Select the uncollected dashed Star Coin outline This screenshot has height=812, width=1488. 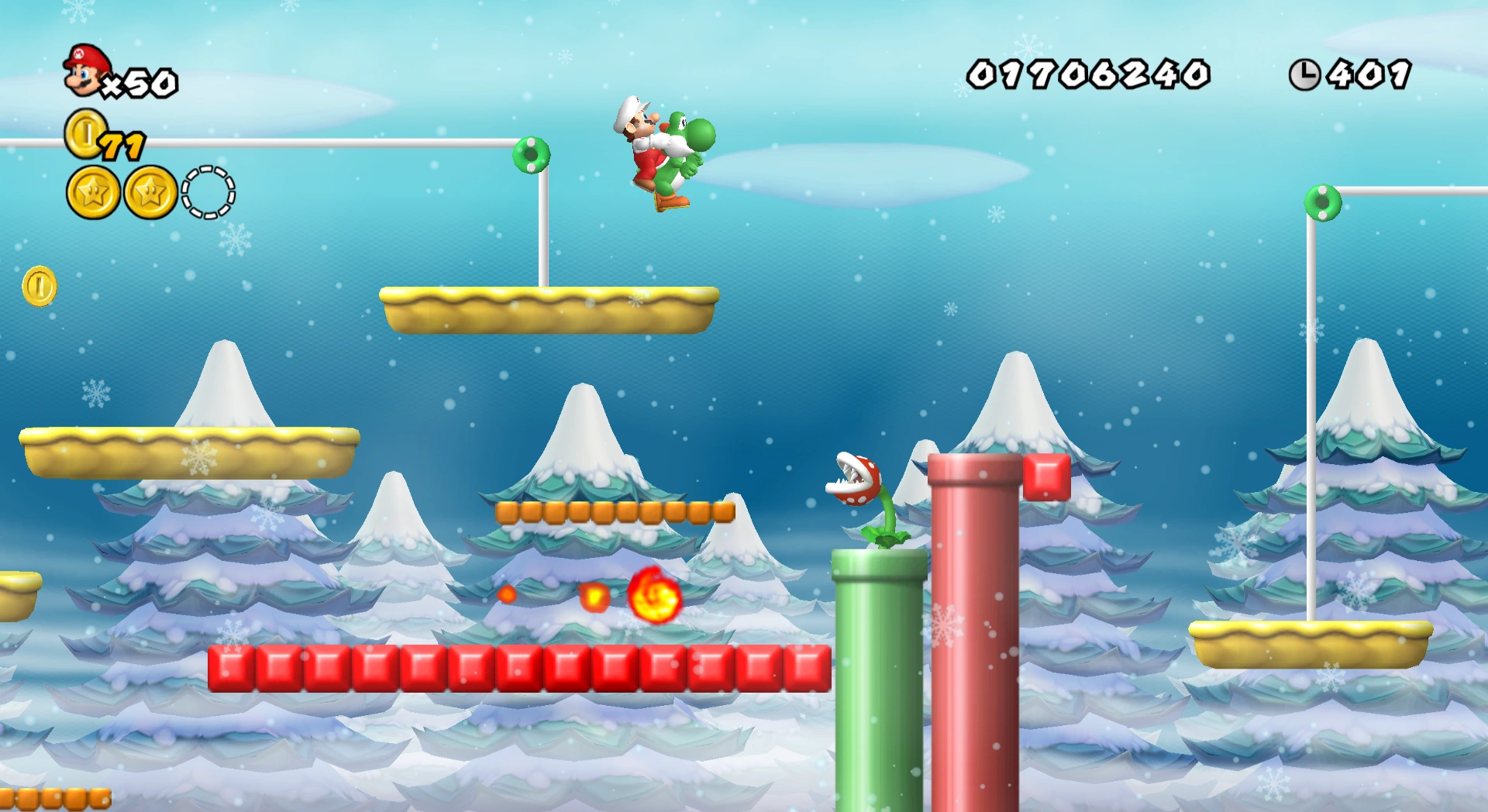point(207,193)
